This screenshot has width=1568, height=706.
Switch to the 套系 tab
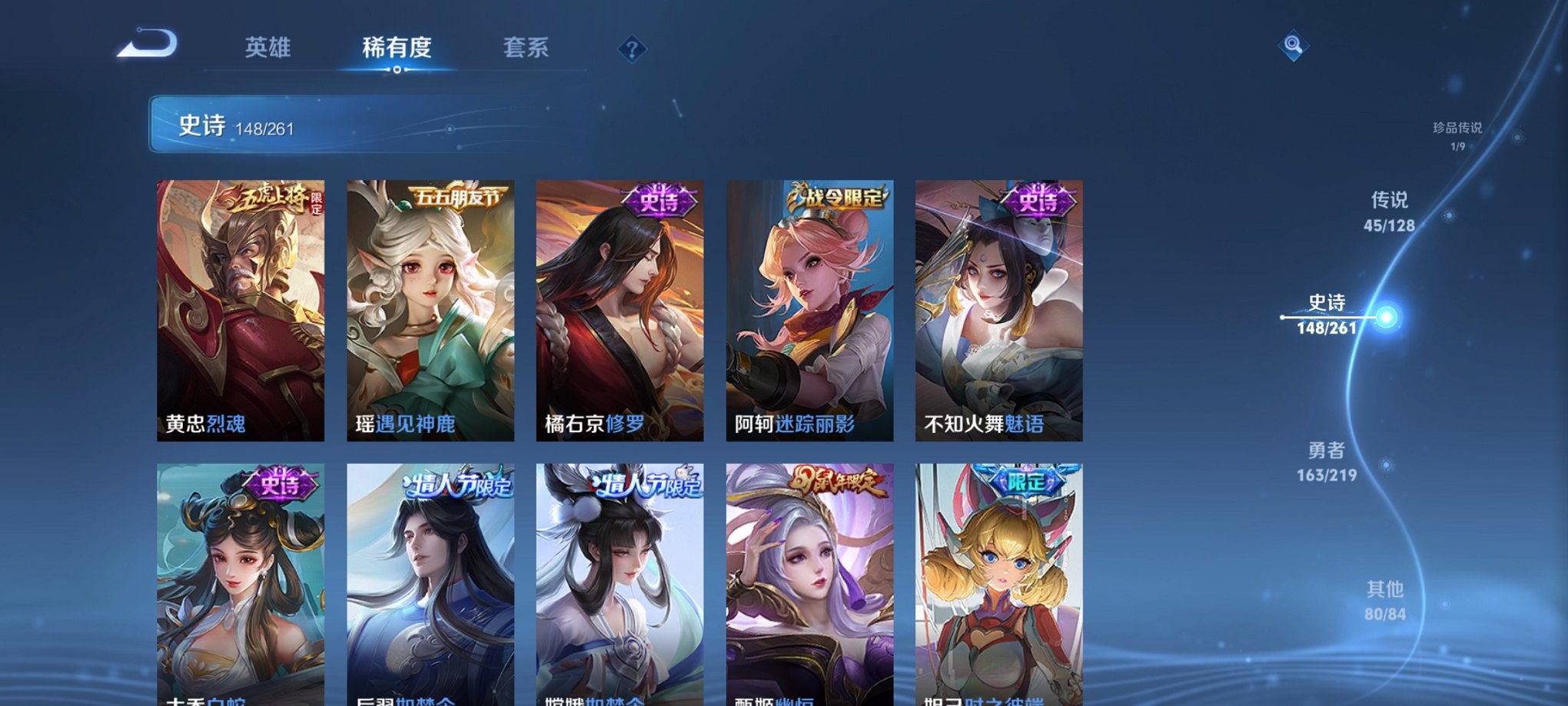pos(527,48)
